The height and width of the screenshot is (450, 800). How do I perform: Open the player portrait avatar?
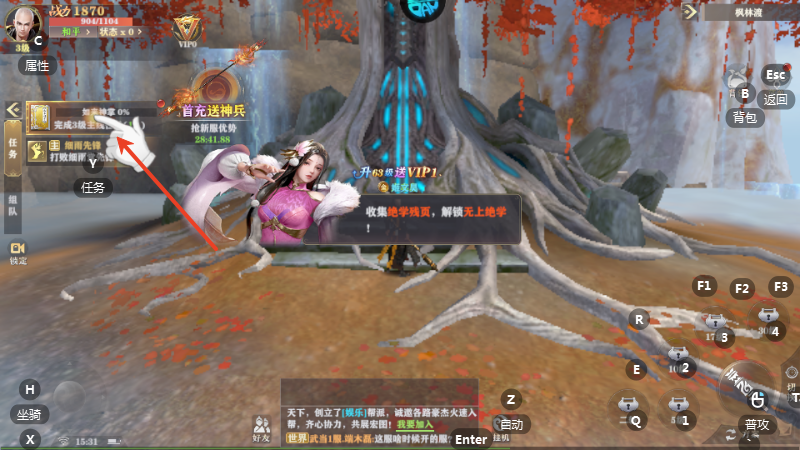tap(22, 22)
